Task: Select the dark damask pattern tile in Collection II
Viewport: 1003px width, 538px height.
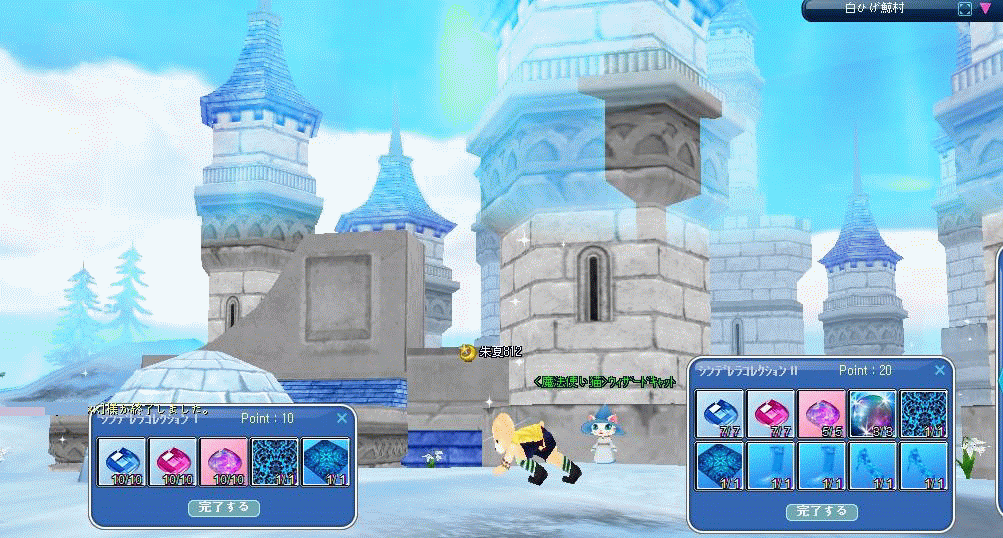Action: [922, 414]
